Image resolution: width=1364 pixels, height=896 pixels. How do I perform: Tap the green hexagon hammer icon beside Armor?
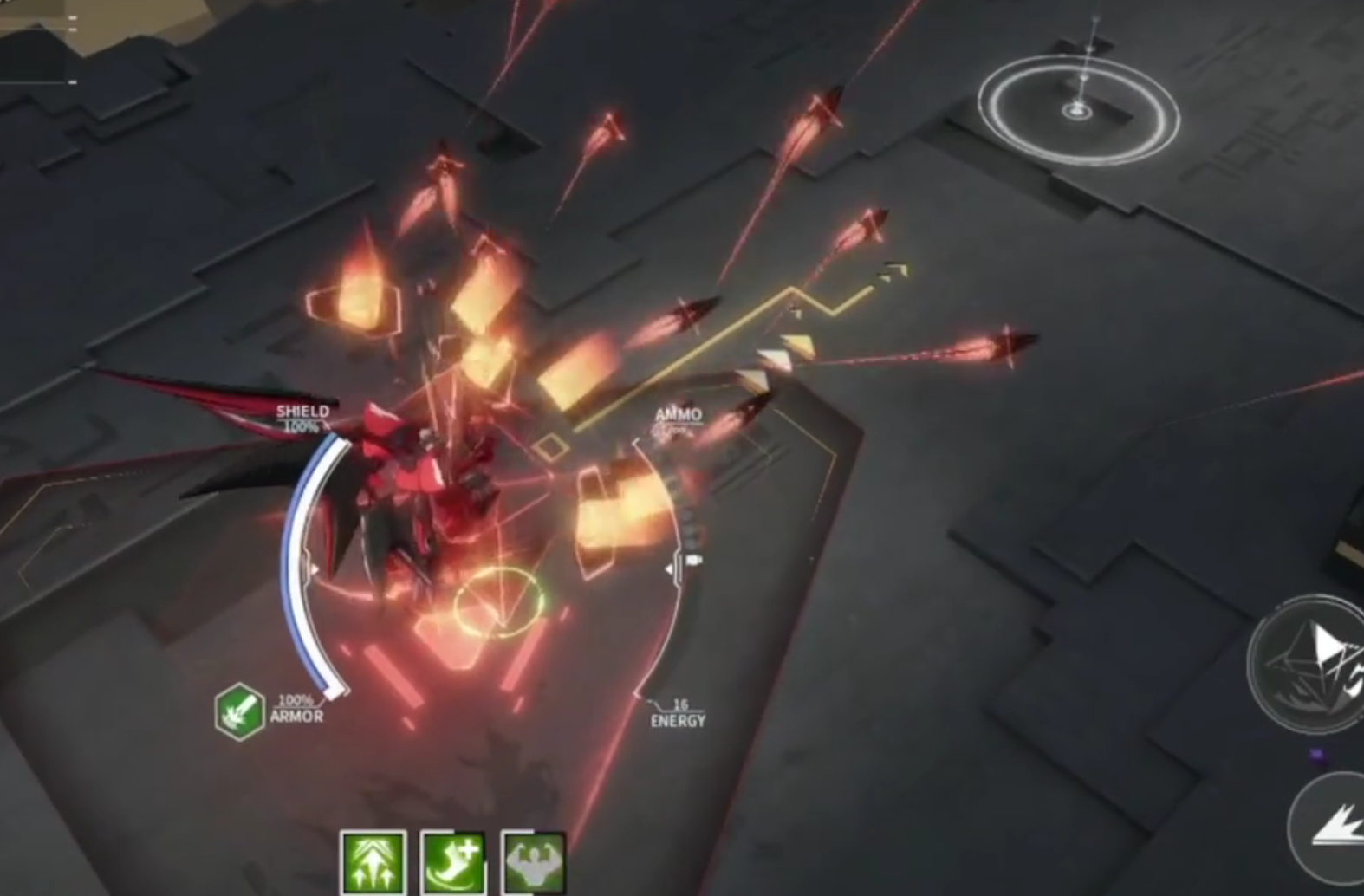(x=239, y=711)
